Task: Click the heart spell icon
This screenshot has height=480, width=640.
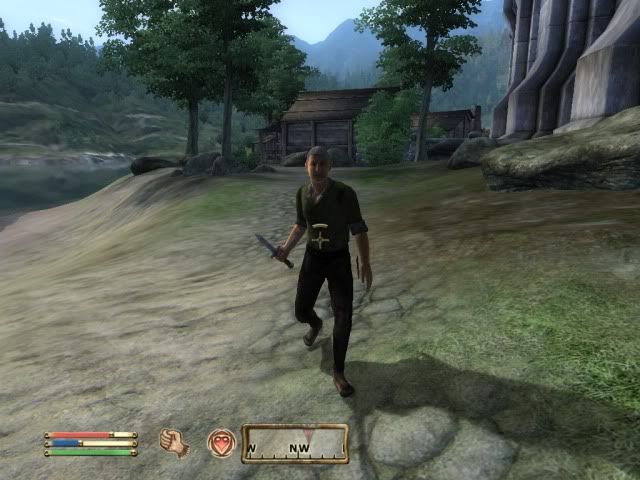Action: tap(221, 443)
